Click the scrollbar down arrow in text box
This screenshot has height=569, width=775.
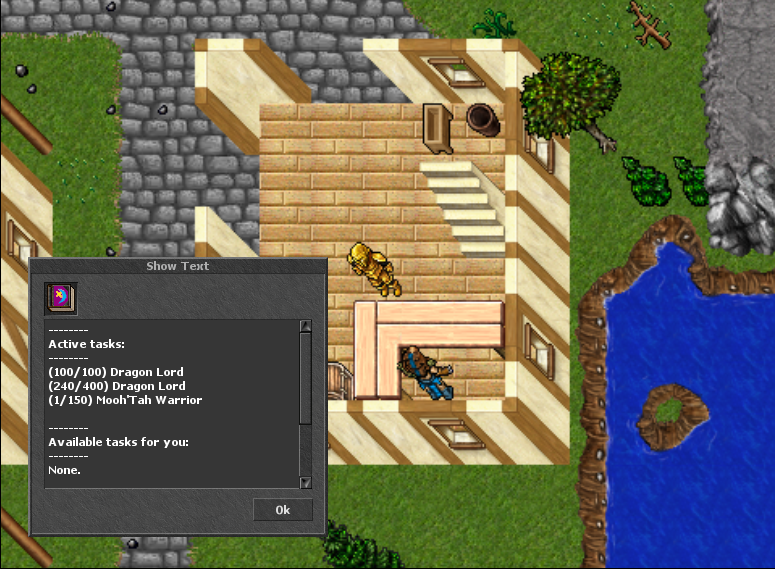[x=306, y=482]
